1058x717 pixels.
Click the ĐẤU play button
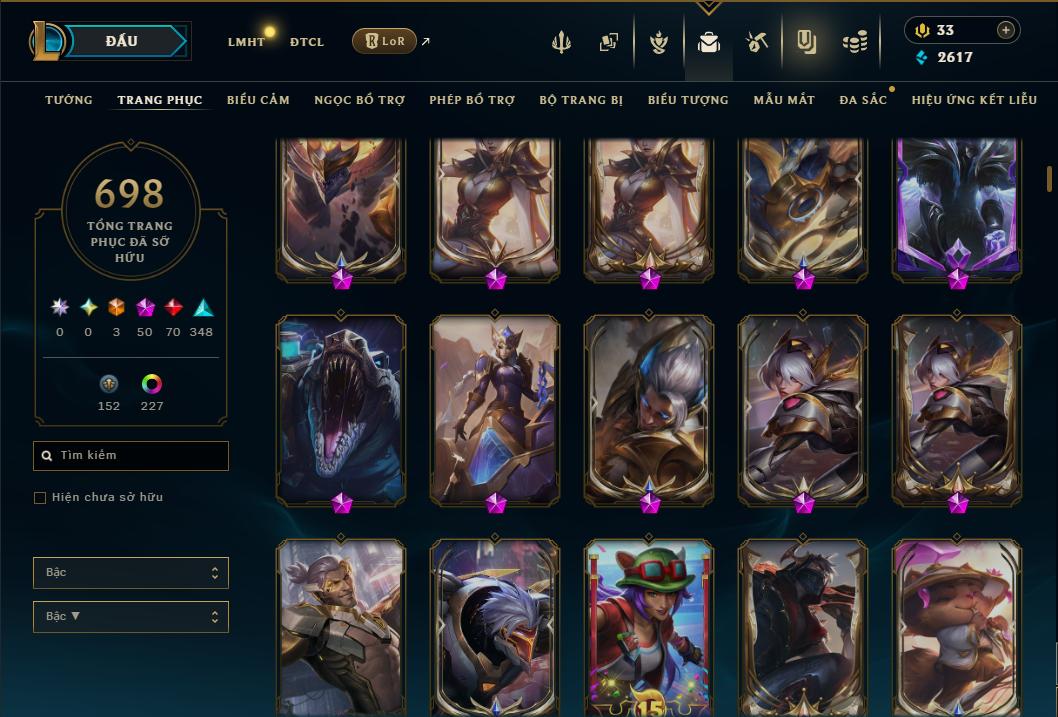(x=121, y=41)
